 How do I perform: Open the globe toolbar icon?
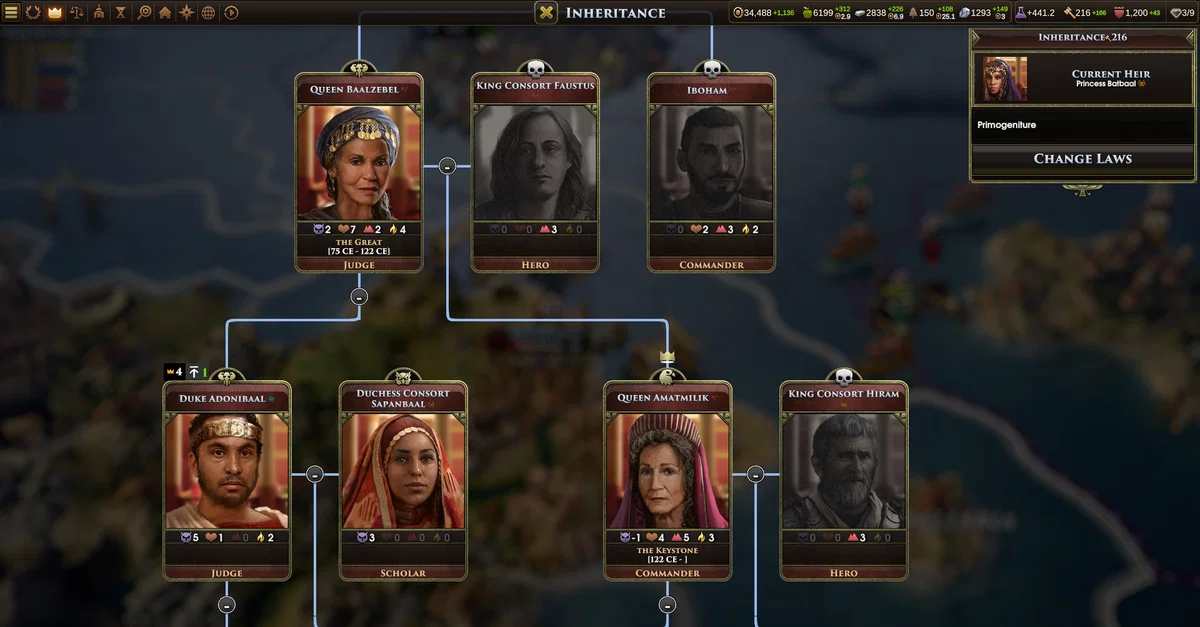click(209, 13)
